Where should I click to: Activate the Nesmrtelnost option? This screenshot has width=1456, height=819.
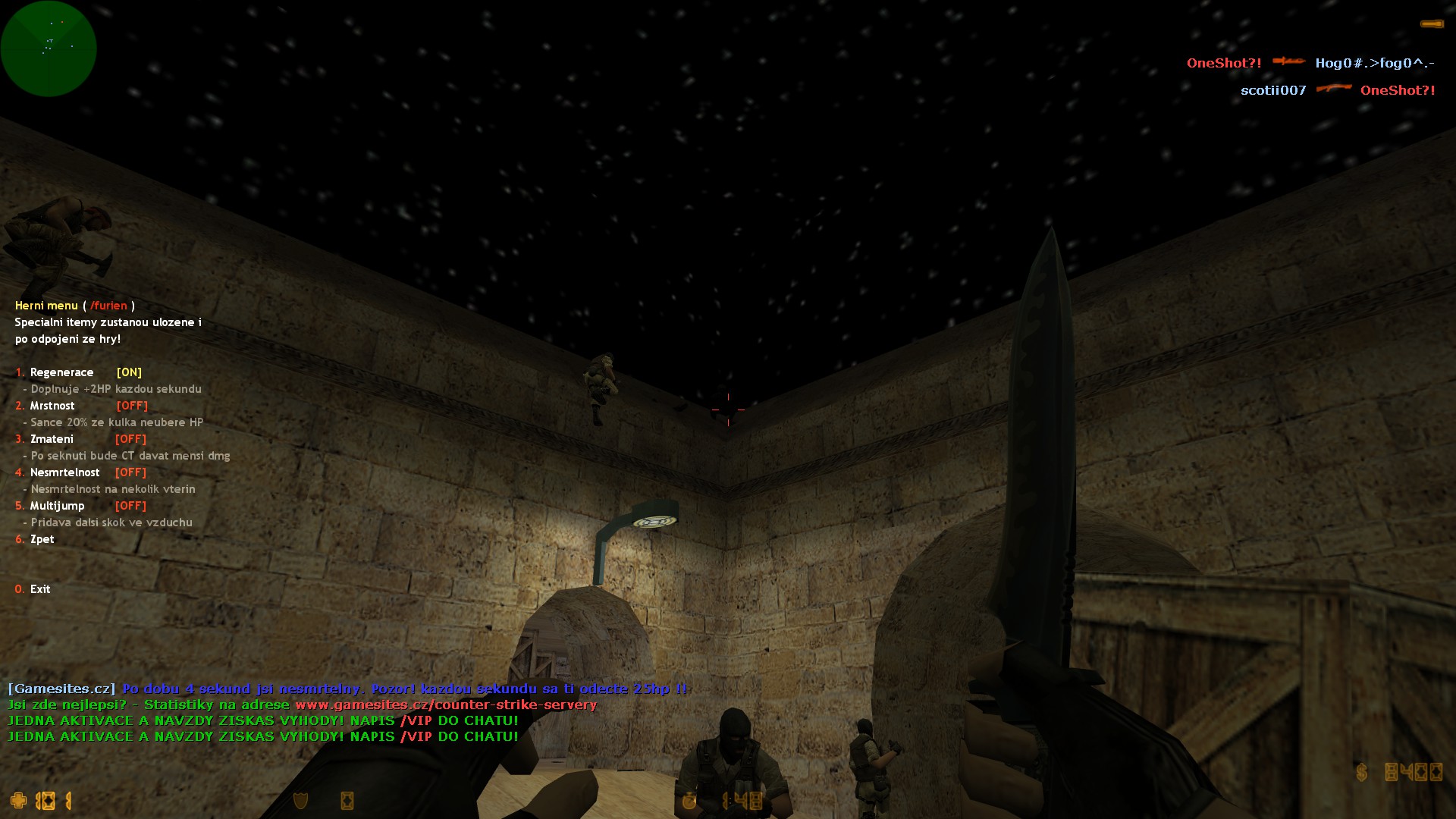tap(64, 472)
